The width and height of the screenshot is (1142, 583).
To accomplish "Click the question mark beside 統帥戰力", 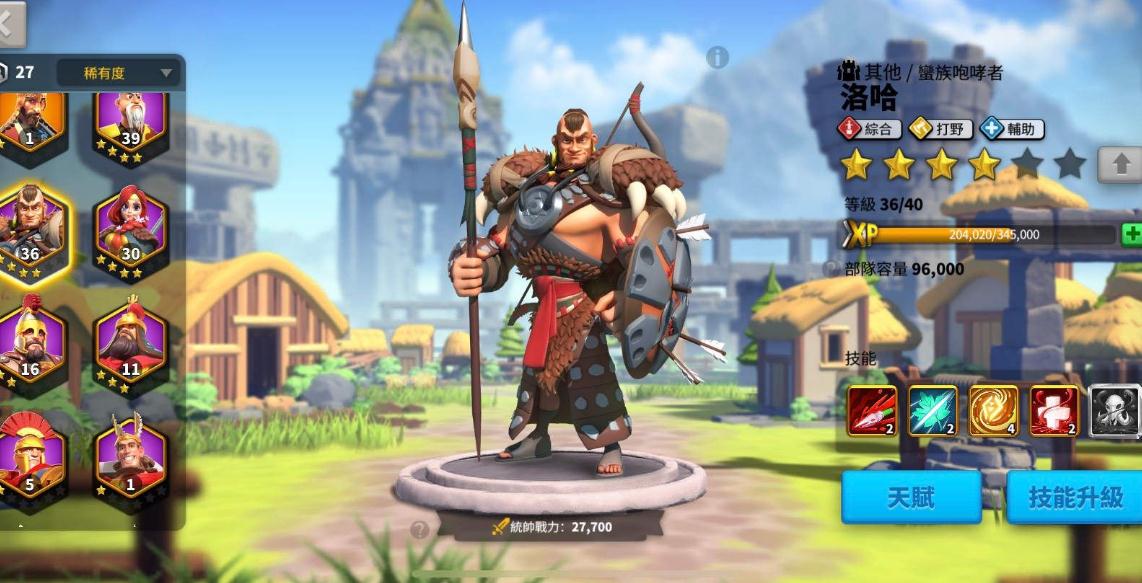I will pyautogui.click(x=419, y=530).
